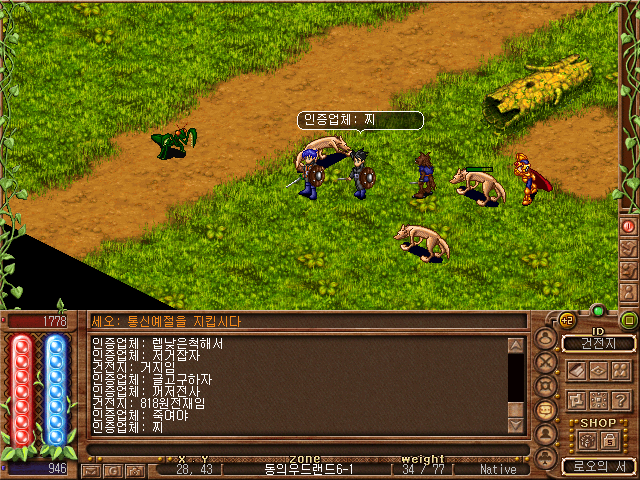Click the envelope mail button
The width and height of the screenshot is (640, 480).
(93, 469)
